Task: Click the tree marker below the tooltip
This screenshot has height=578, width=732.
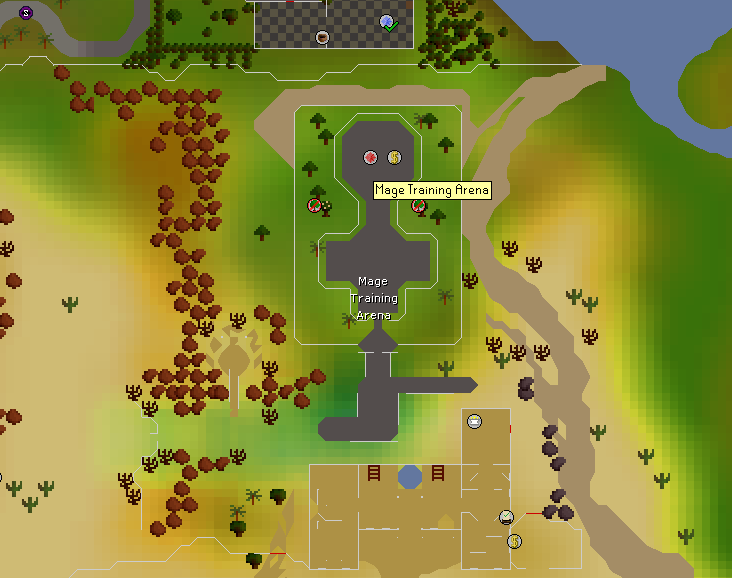Action: 420,207
